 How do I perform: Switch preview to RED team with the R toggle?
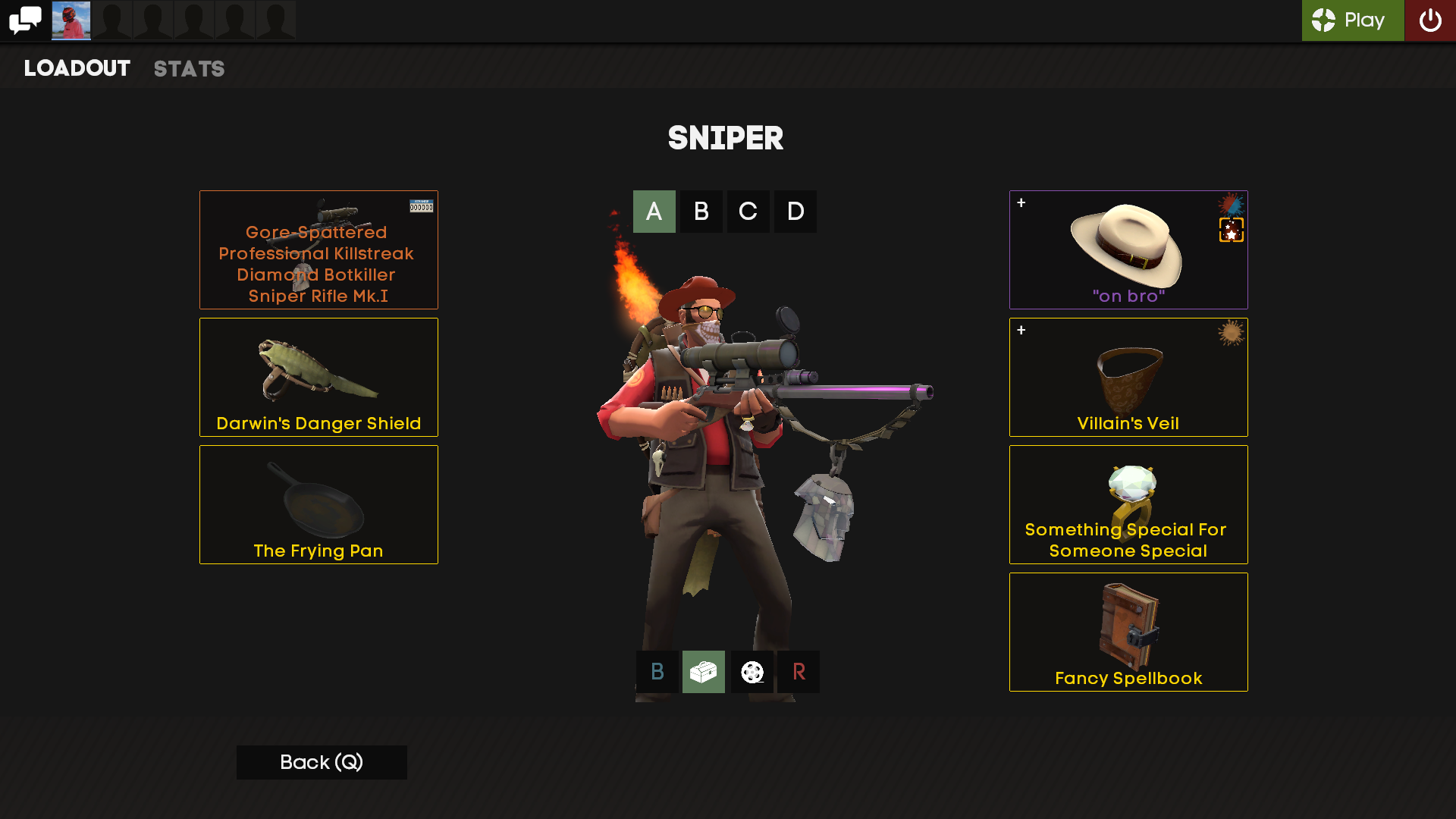[x=798, y=672]
